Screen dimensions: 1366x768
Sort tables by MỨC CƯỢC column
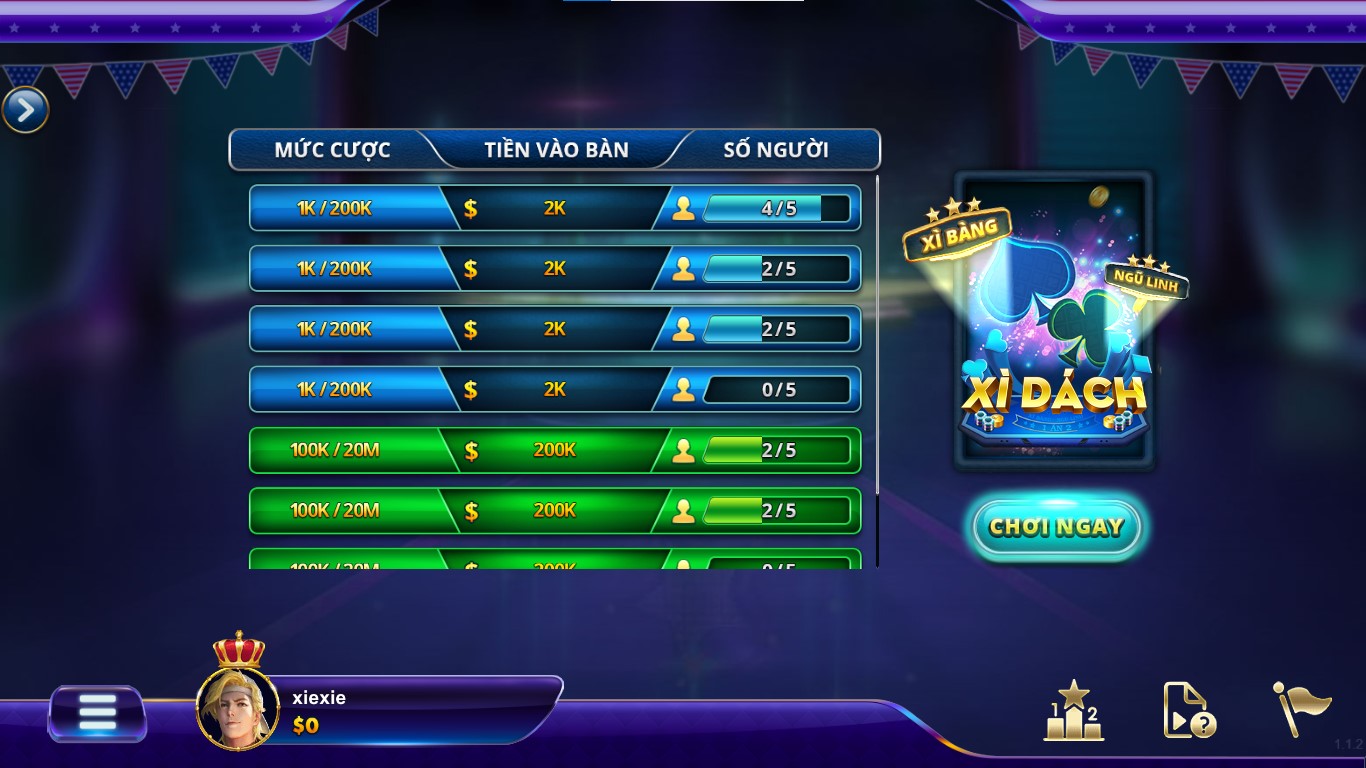coord(333,149)
